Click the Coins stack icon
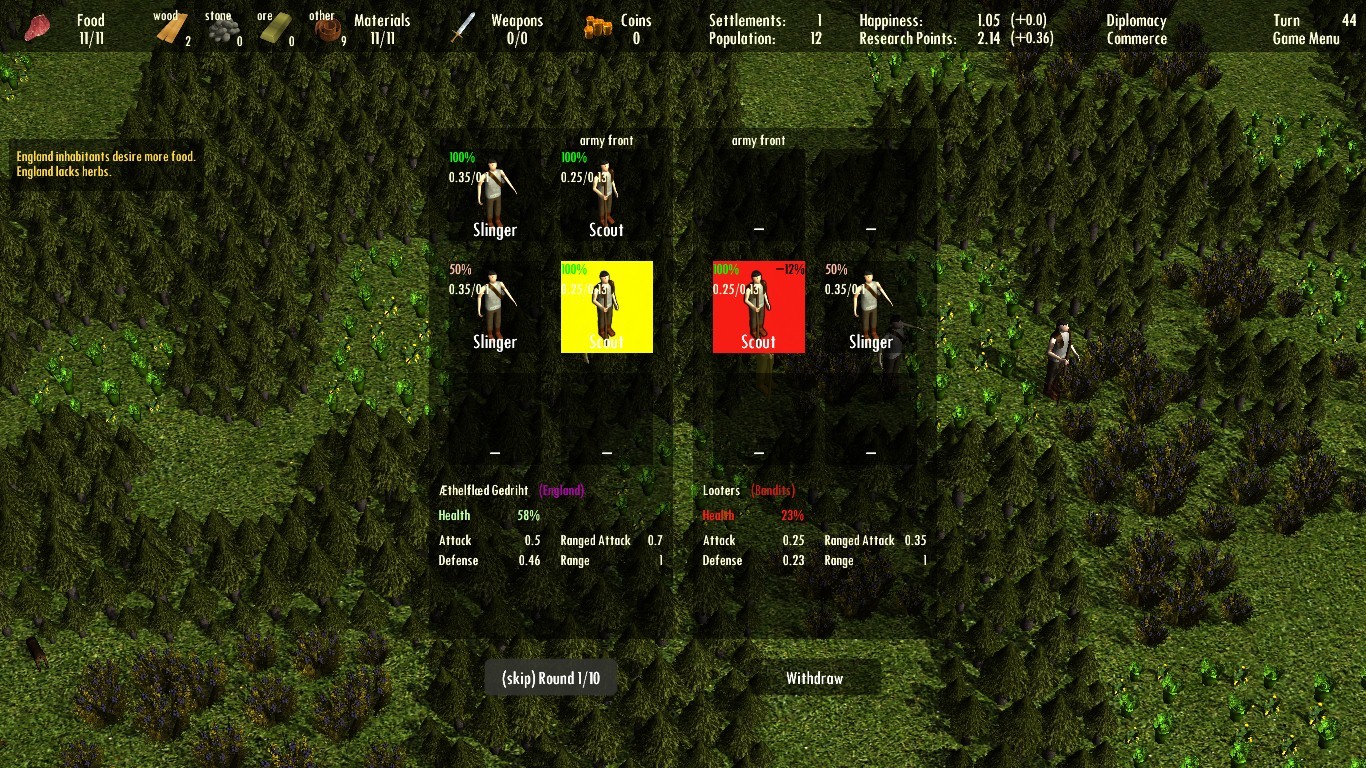 [597, 25]
